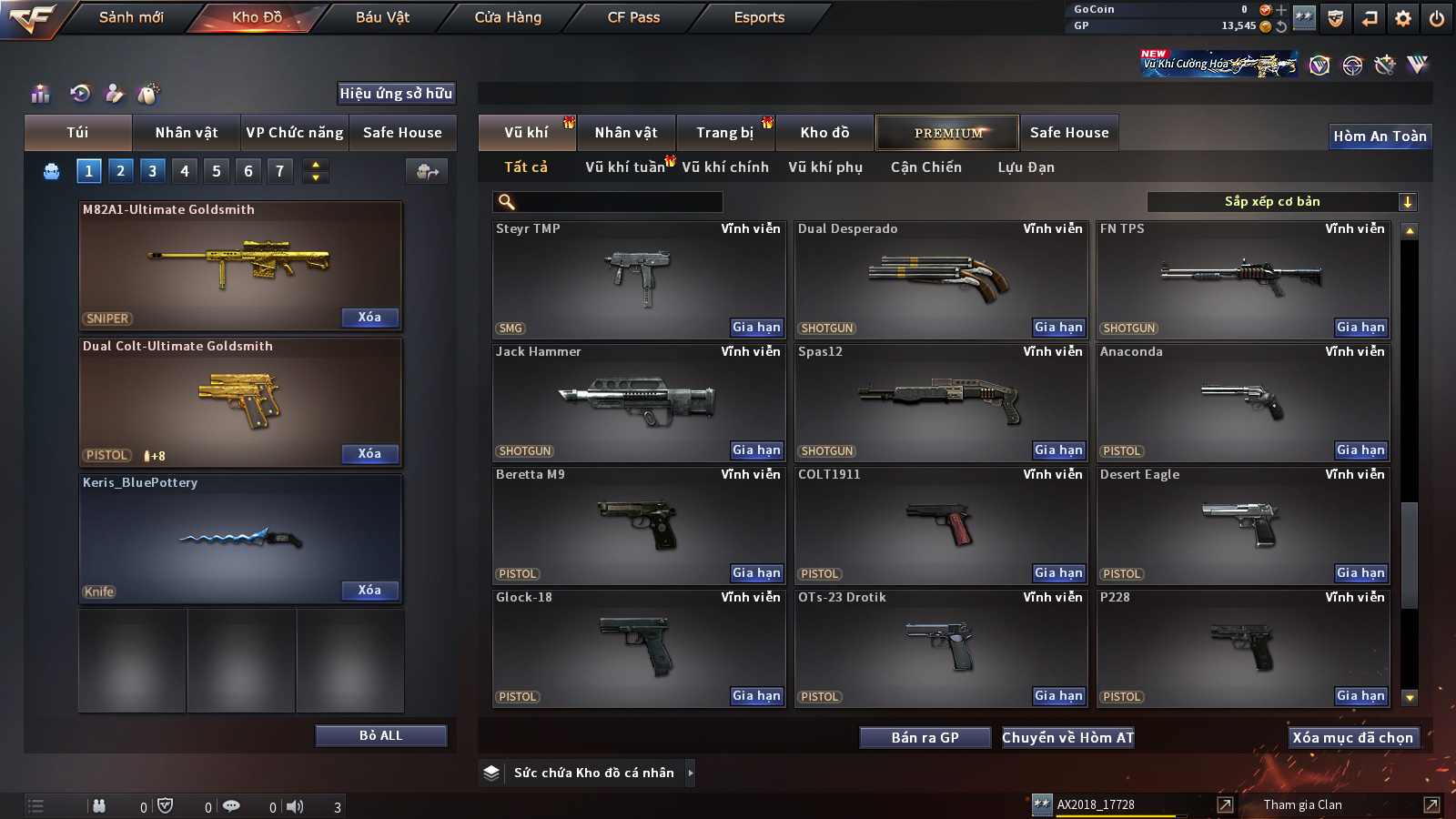This screenshot has width=1456, height=819.
Task: Click the Bỏ ALL button
Action: coord(380,735)
